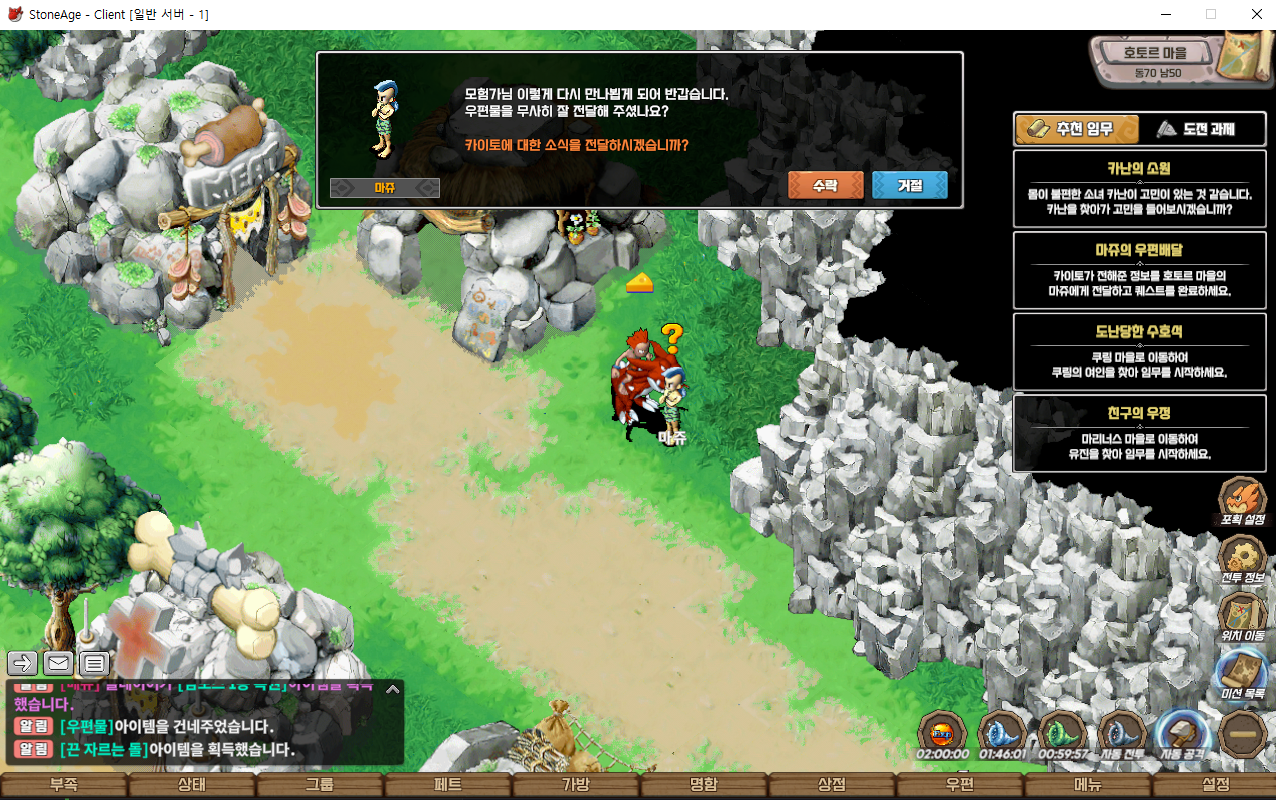Viewport: 1276px width, 800px height.
Task: Click the envelope mail icon above chat
Action: click(x=58, y=662)
